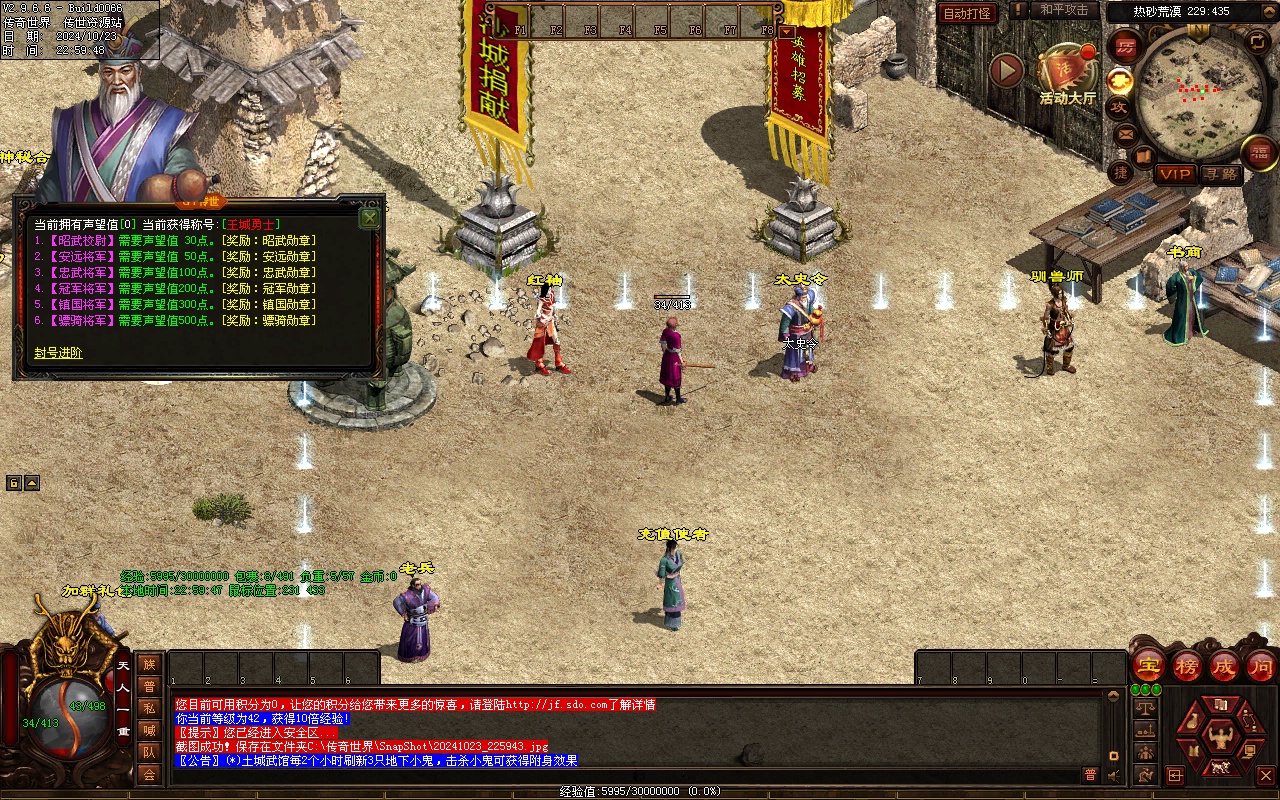The height and width of the screenshot is (800, 1280).
Task: Click the 封号进阶 link in the dialog
Action: (x=58, y=353)
